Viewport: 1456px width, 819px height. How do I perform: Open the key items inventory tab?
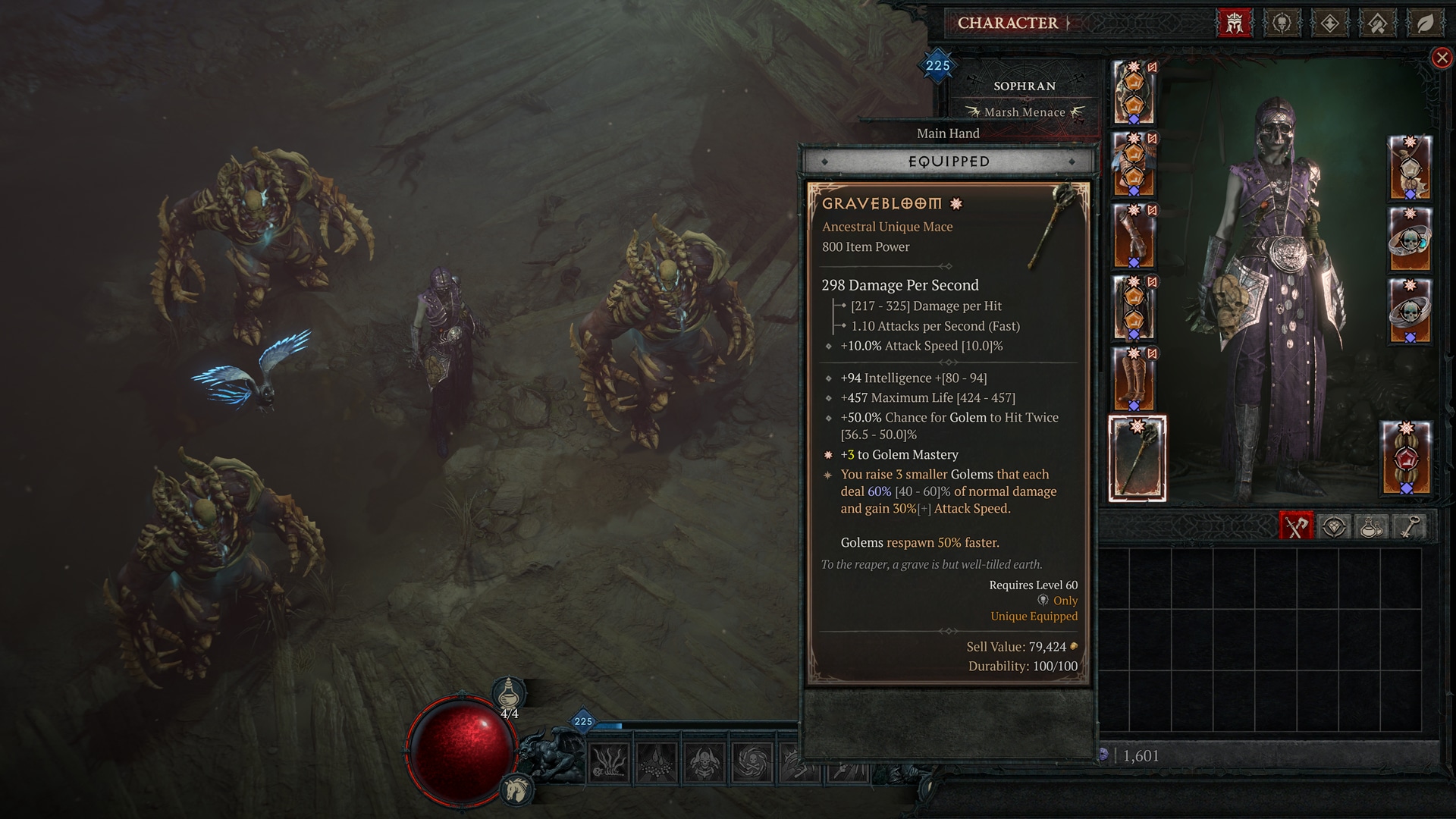(x=1408, y=526)
